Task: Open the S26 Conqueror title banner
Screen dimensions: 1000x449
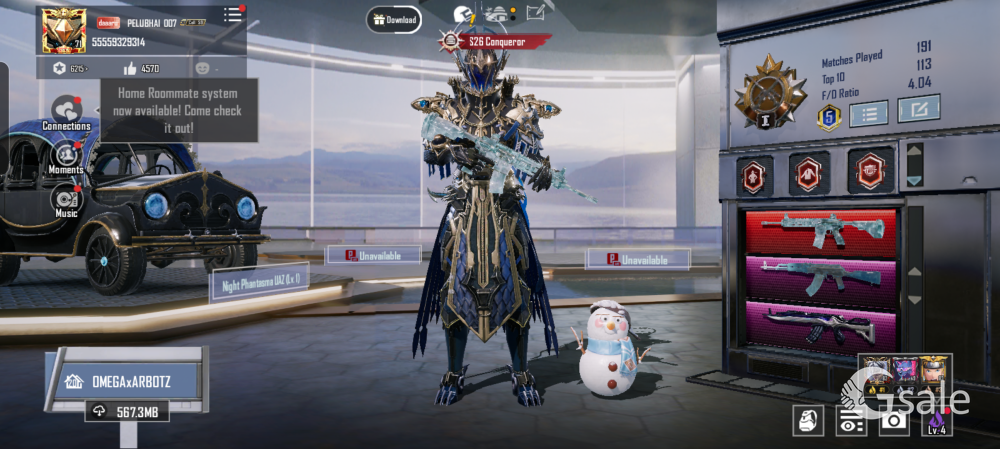Action: coord(496,42)
